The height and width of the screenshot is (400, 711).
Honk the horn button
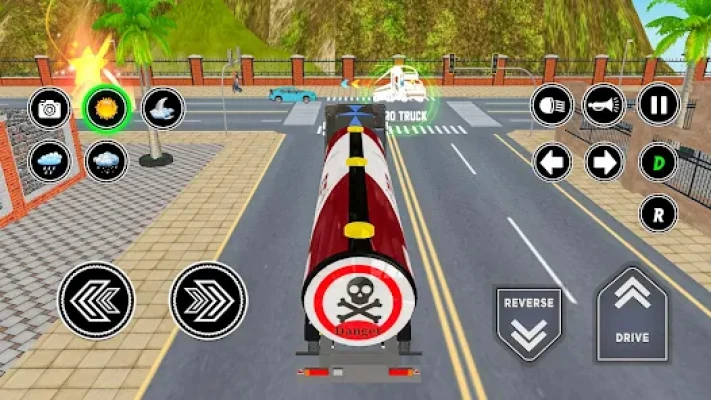point(604,104)
